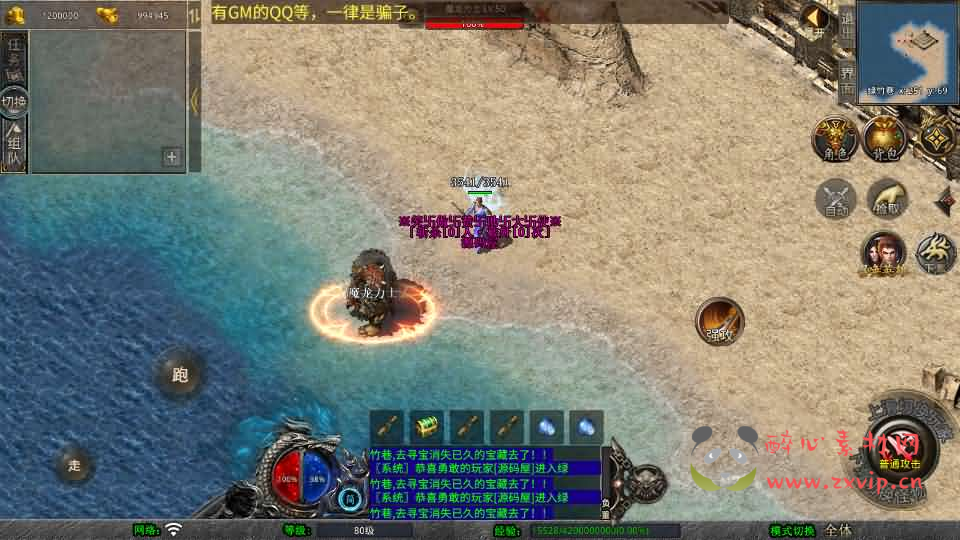
Task: Open the 组队 team tab
Action: (14, 145)
